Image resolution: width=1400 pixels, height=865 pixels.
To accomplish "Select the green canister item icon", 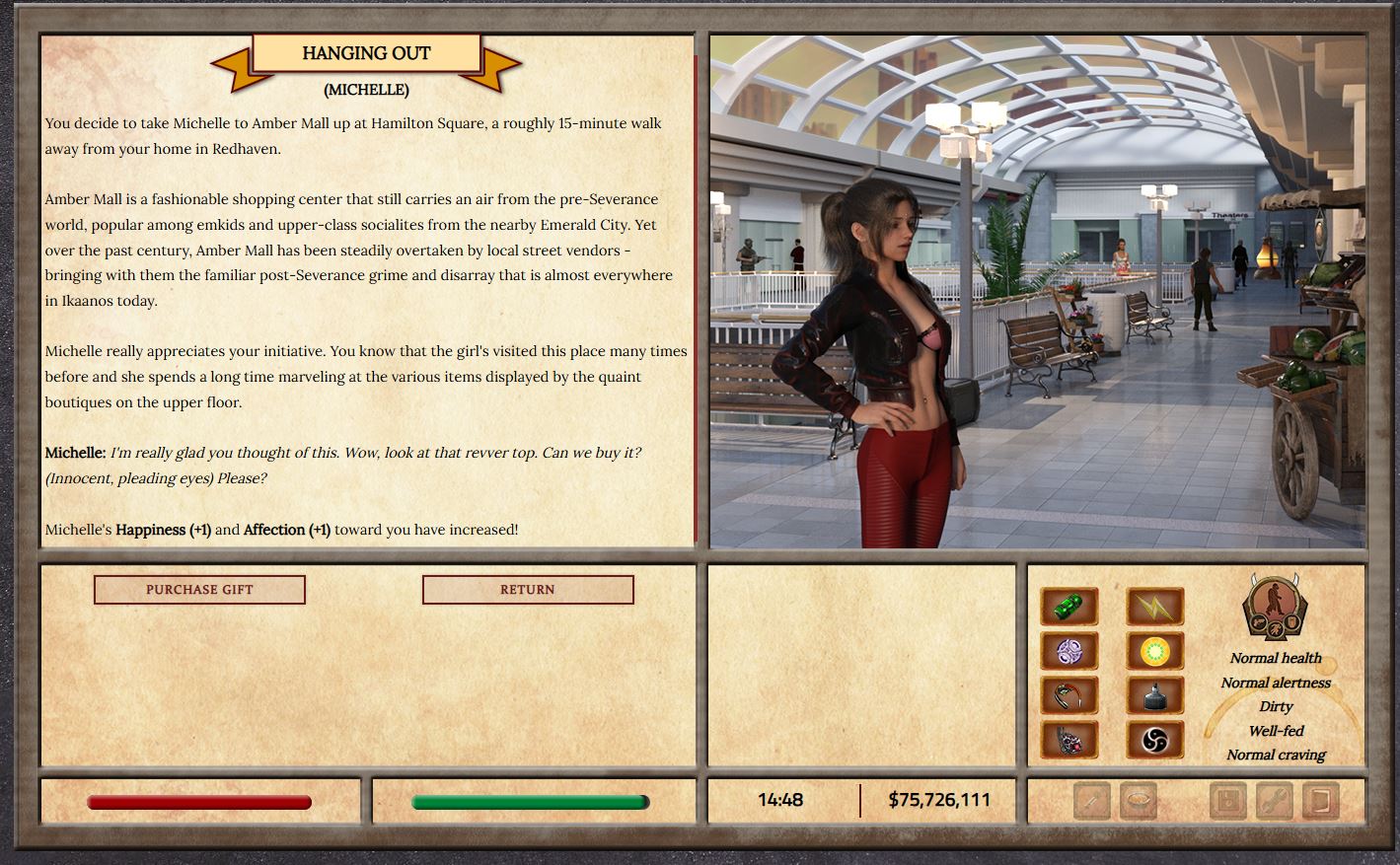I will (x=1069, y=607).
